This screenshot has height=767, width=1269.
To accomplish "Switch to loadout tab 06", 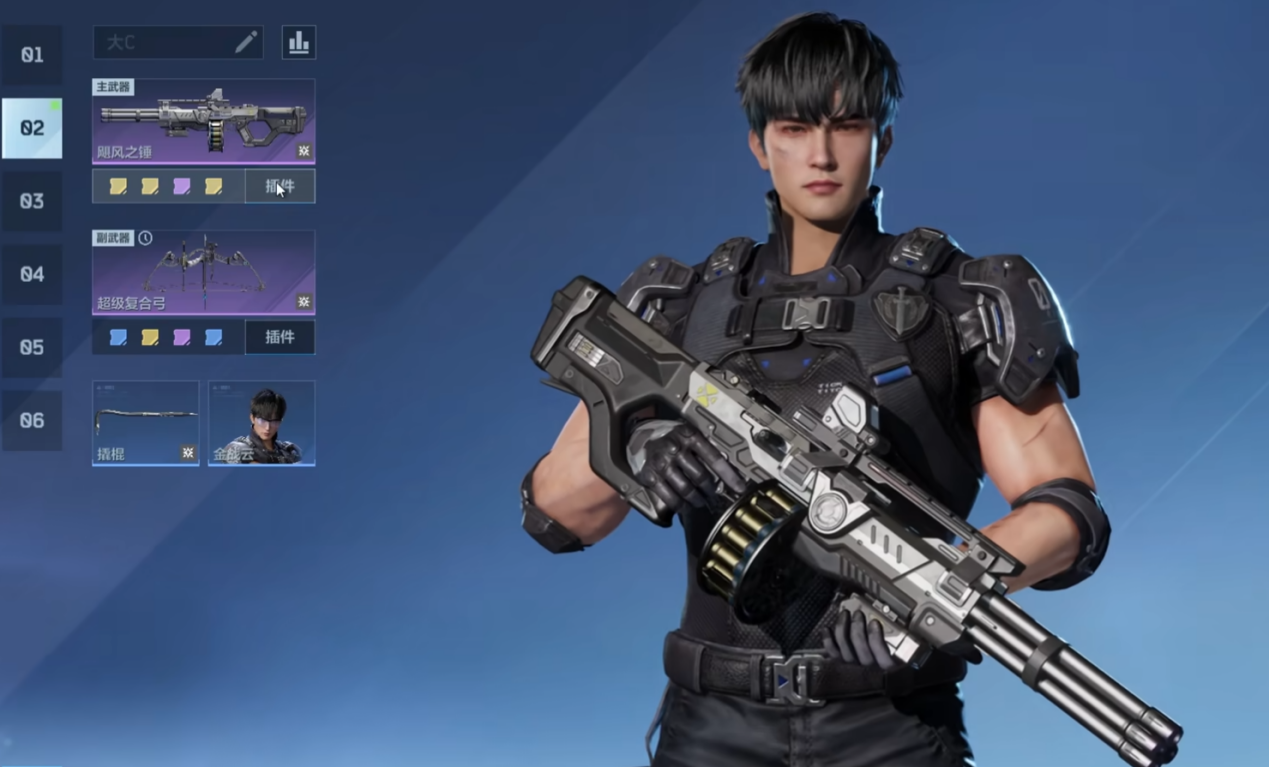I will [32, 420].
